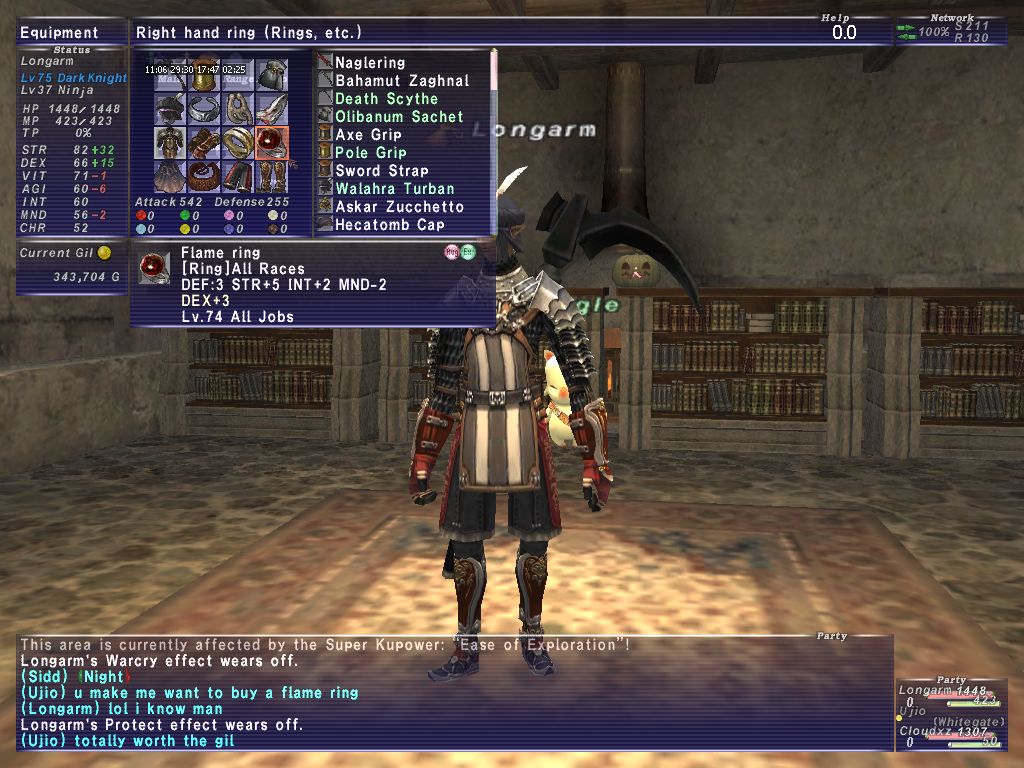
Task: Select the highlighted Flame ring equipment slot
Action: click(271, 143)
